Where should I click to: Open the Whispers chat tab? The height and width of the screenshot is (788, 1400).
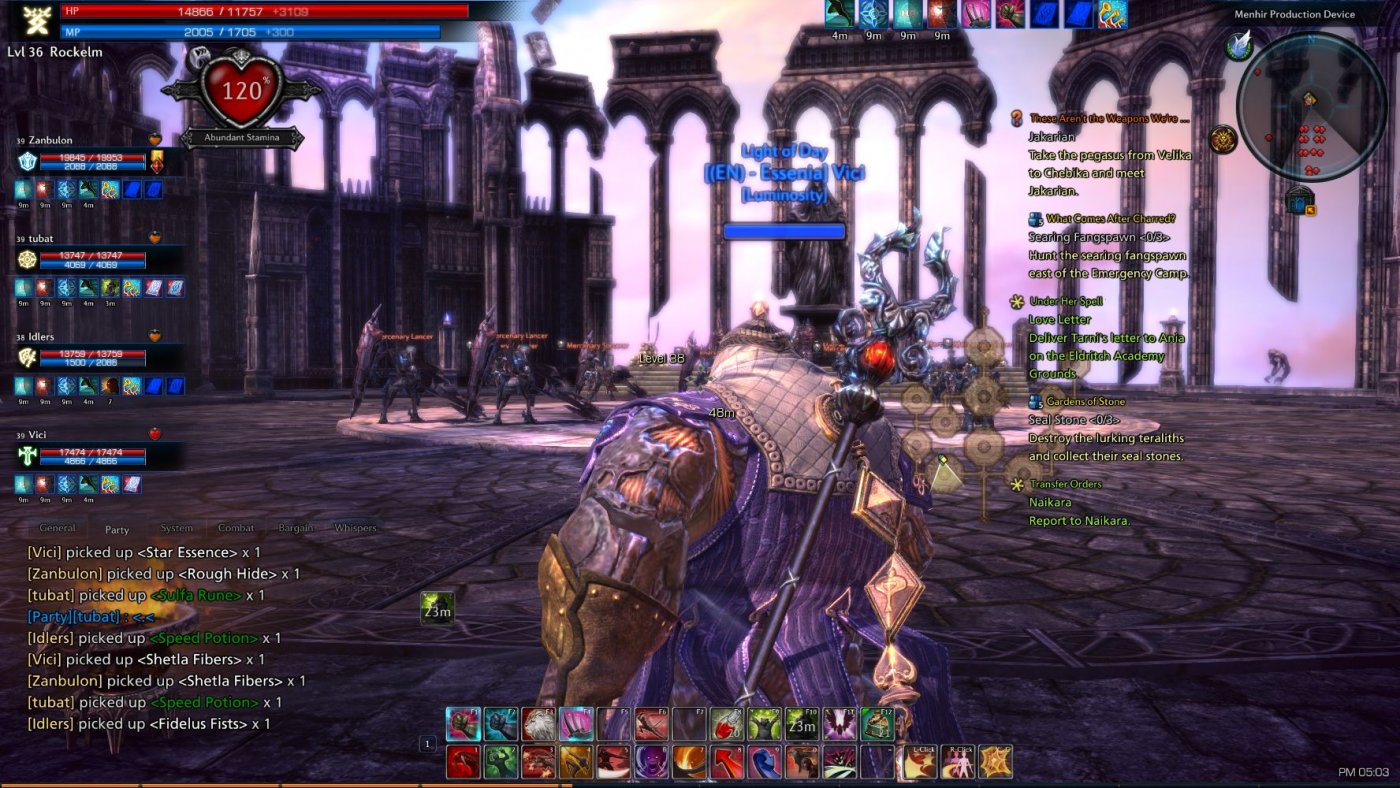click(358, 527)
